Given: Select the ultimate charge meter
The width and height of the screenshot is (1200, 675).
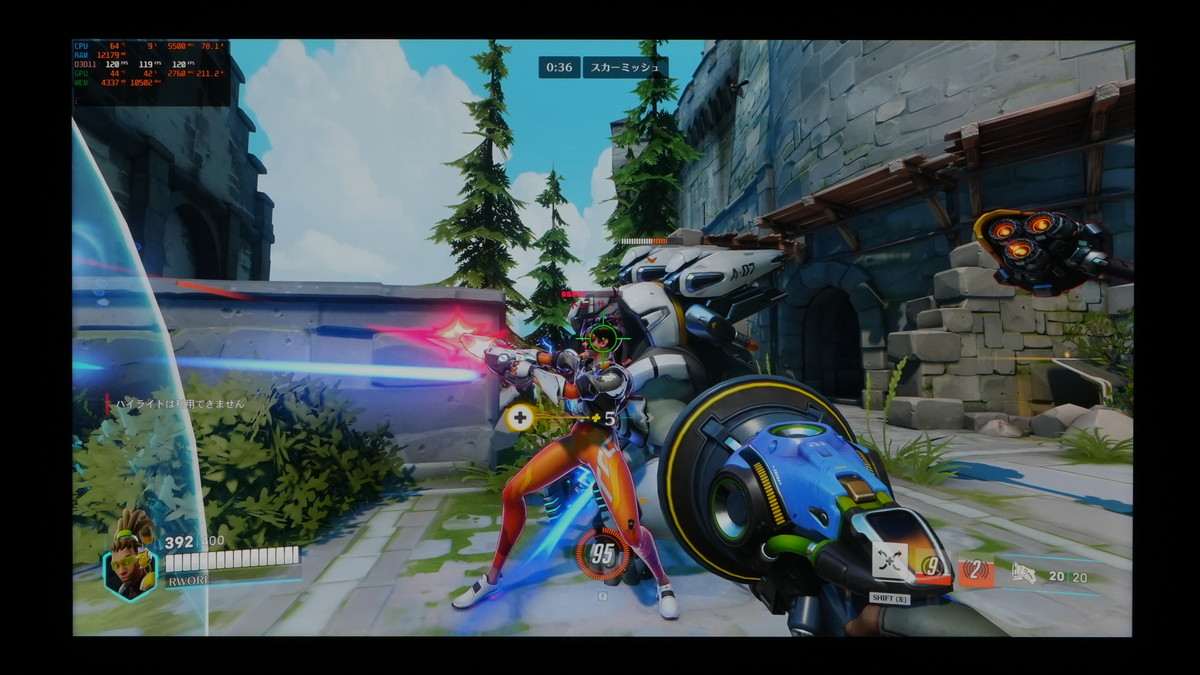Looking at the screenshot, I should pos(603,556).
